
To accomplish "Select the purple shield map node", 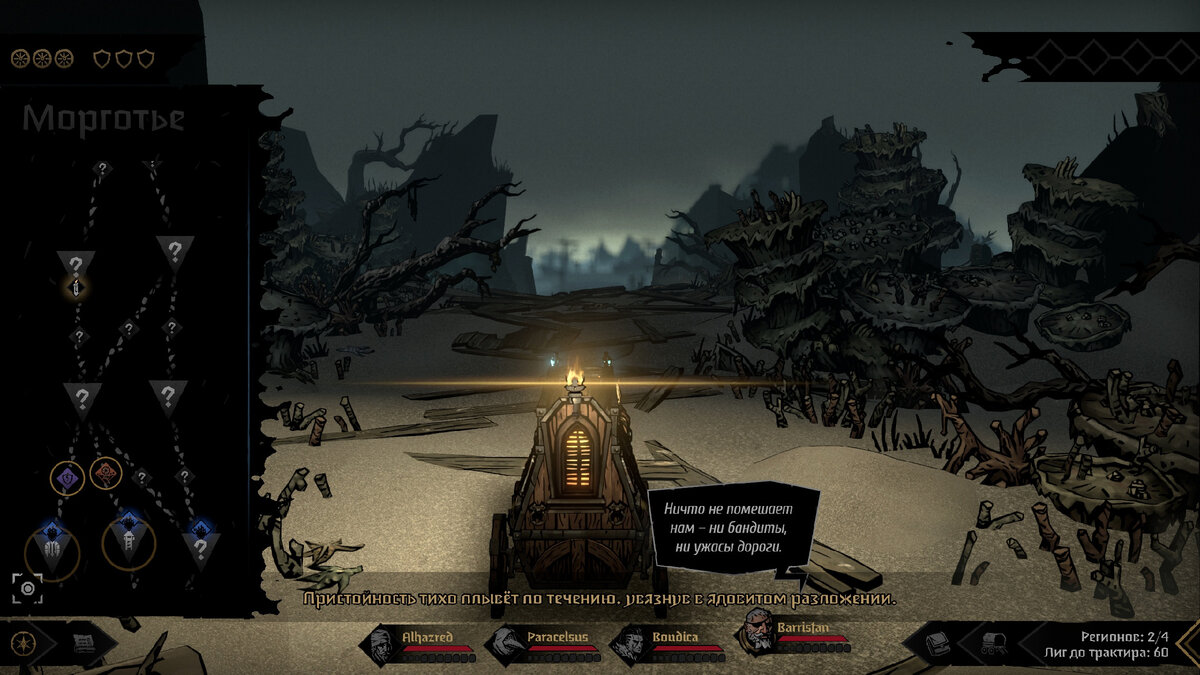I will (67, 478).
